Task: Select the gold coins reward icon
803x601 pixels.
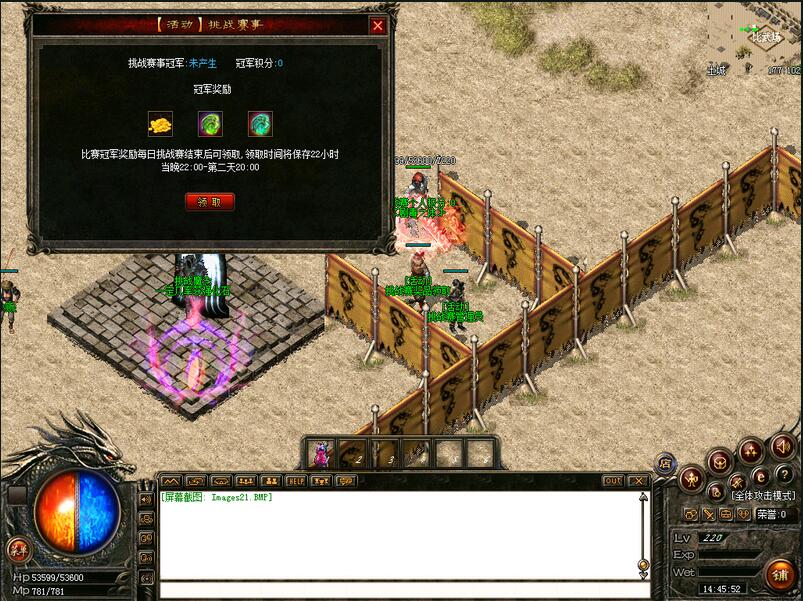Action: (160, 124)
